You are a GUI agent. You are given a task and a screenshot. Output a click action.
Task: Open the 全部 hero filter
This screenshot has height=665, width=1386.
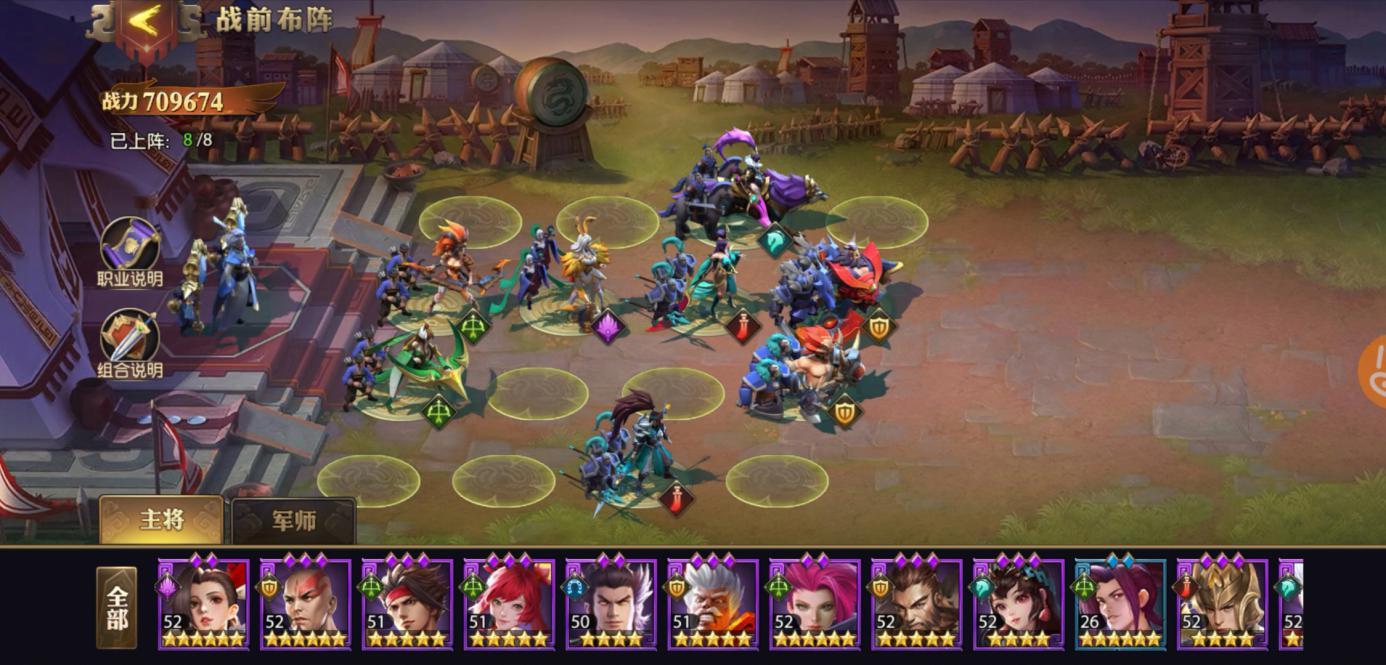117,607
